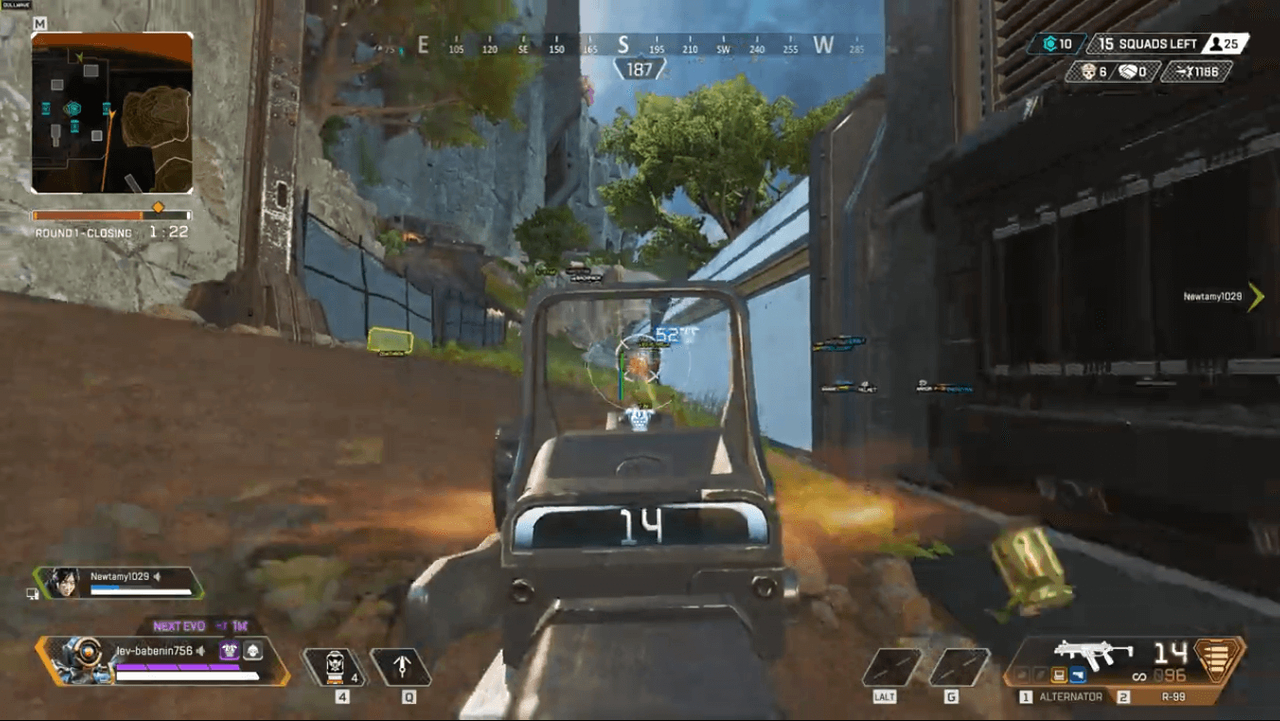The height and width of the screenshot is (721, 1280).
Task: Click the skull kill counter icon
Action: coord(1089,71)
